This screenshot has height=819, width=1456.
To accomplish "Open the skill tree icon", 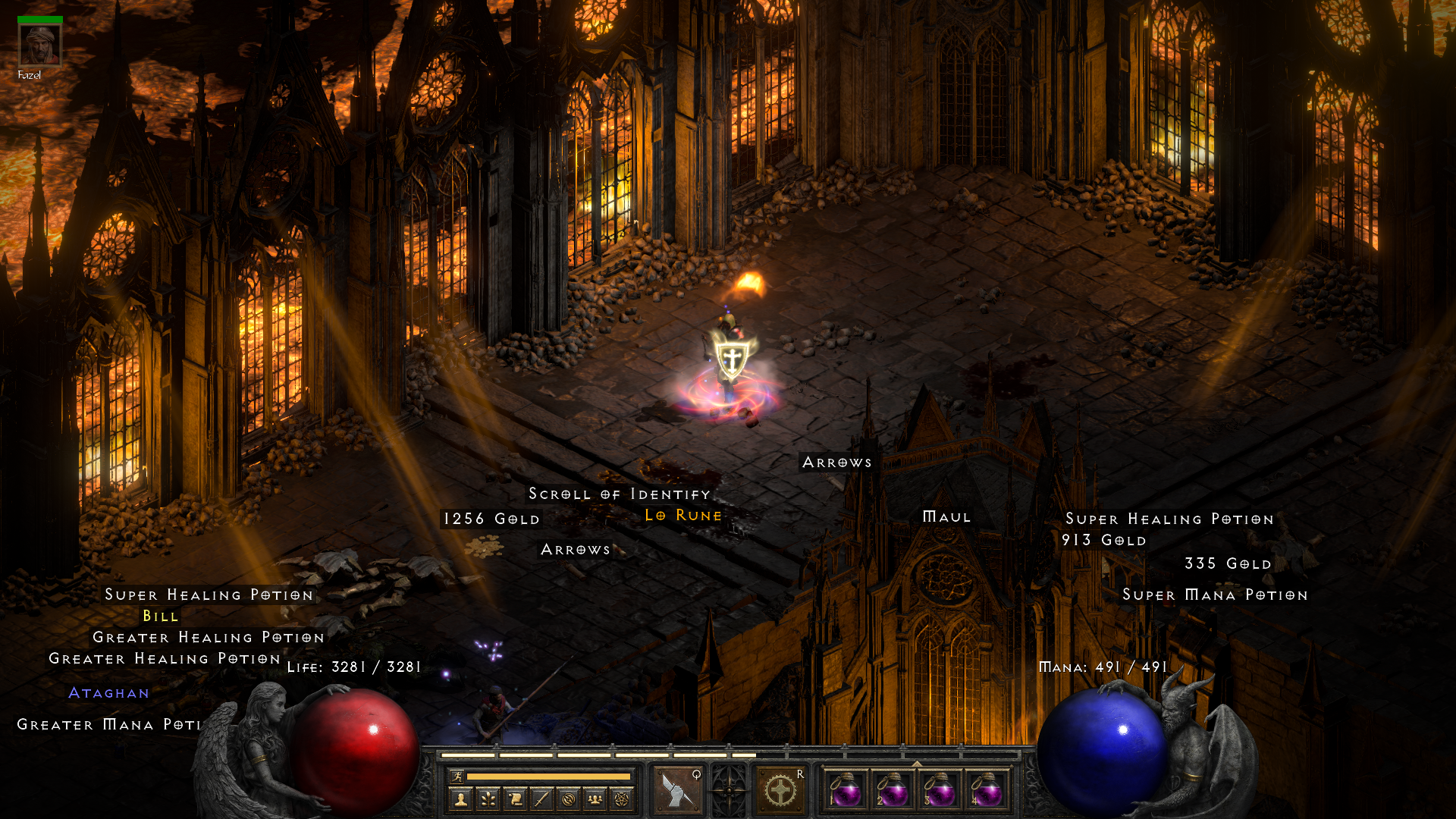I will 488,799.
